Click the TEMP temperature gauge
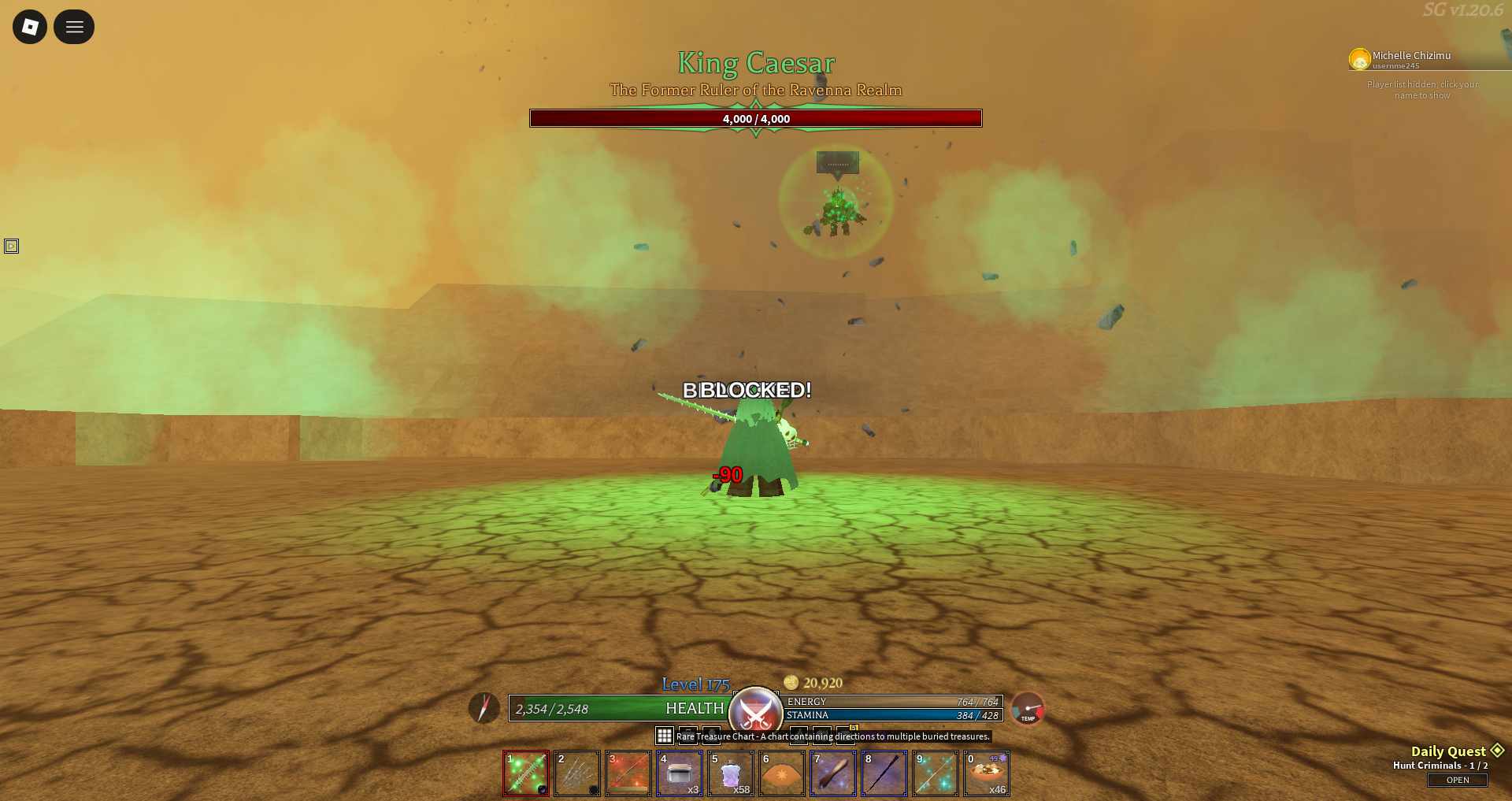 point(1028,708)
